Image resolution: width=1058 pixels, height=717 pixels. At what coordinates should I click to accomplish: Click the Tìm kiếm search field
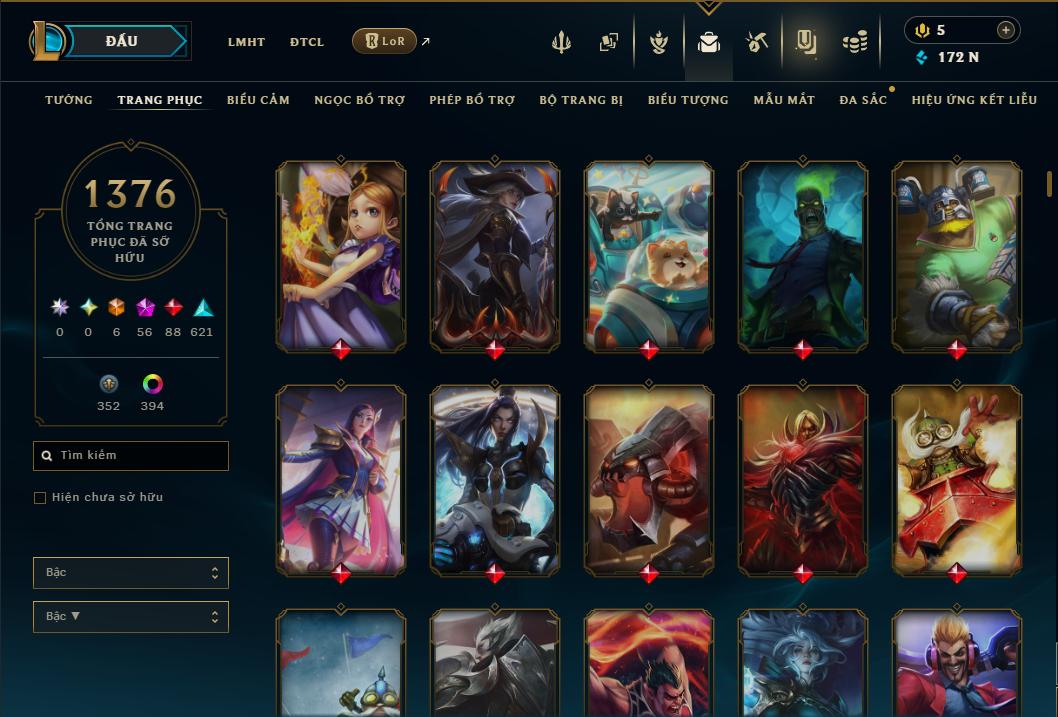(131, 456)
